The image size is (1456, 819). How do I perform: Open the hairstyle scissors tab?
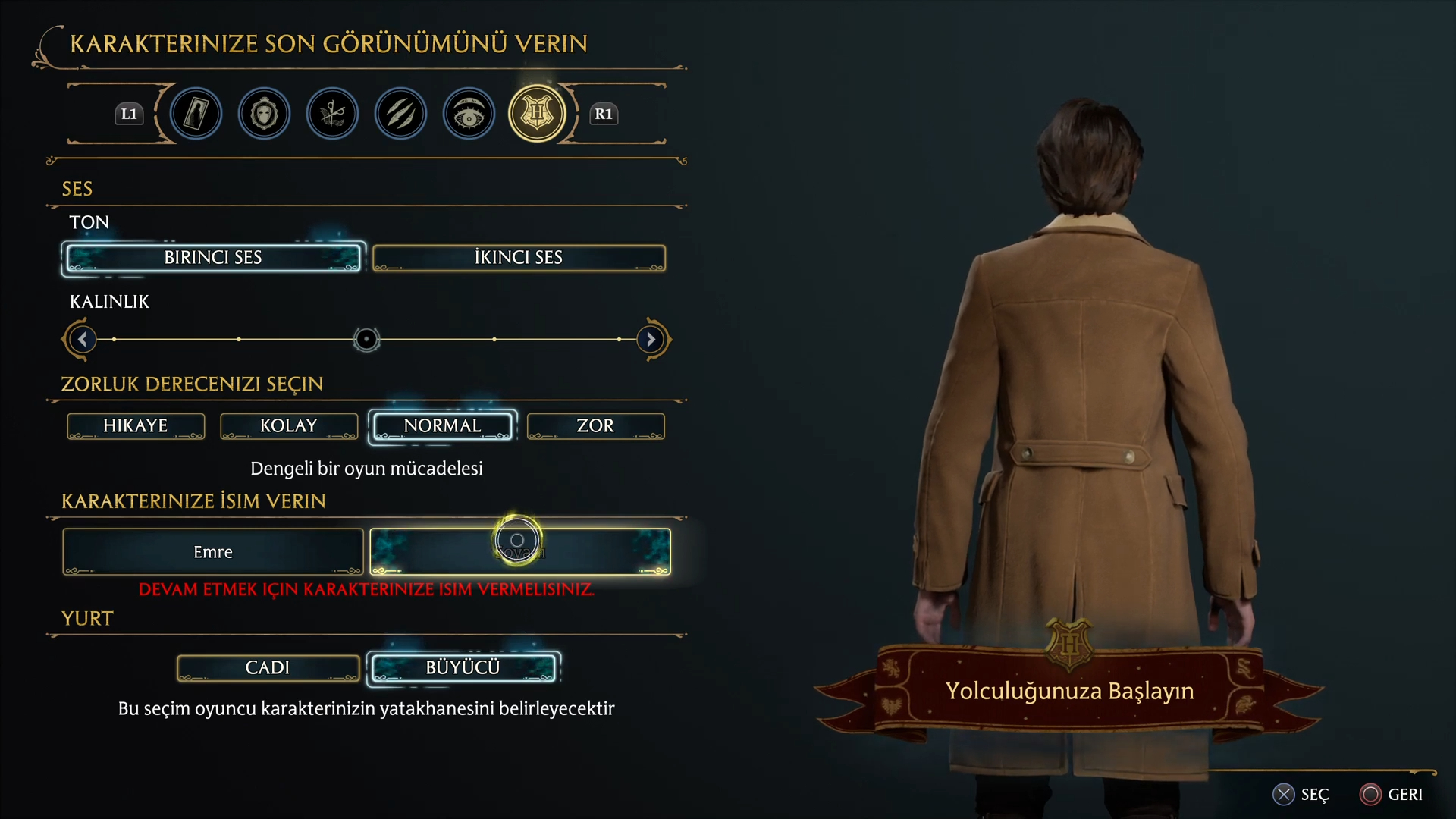click(332, 114)
